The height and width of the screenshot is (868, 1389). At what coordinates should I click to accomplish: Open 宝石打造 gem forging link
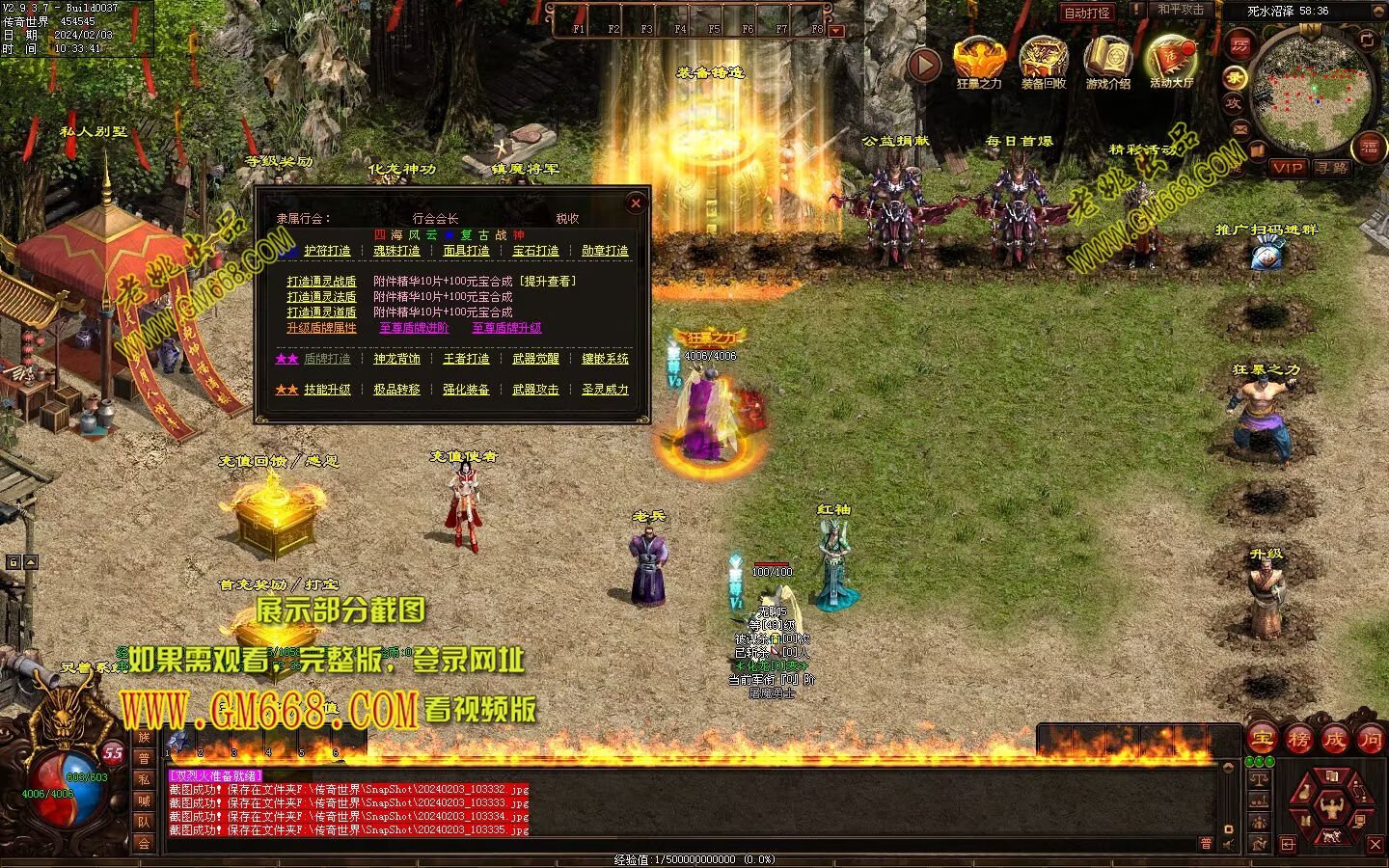tap(535, 251)
